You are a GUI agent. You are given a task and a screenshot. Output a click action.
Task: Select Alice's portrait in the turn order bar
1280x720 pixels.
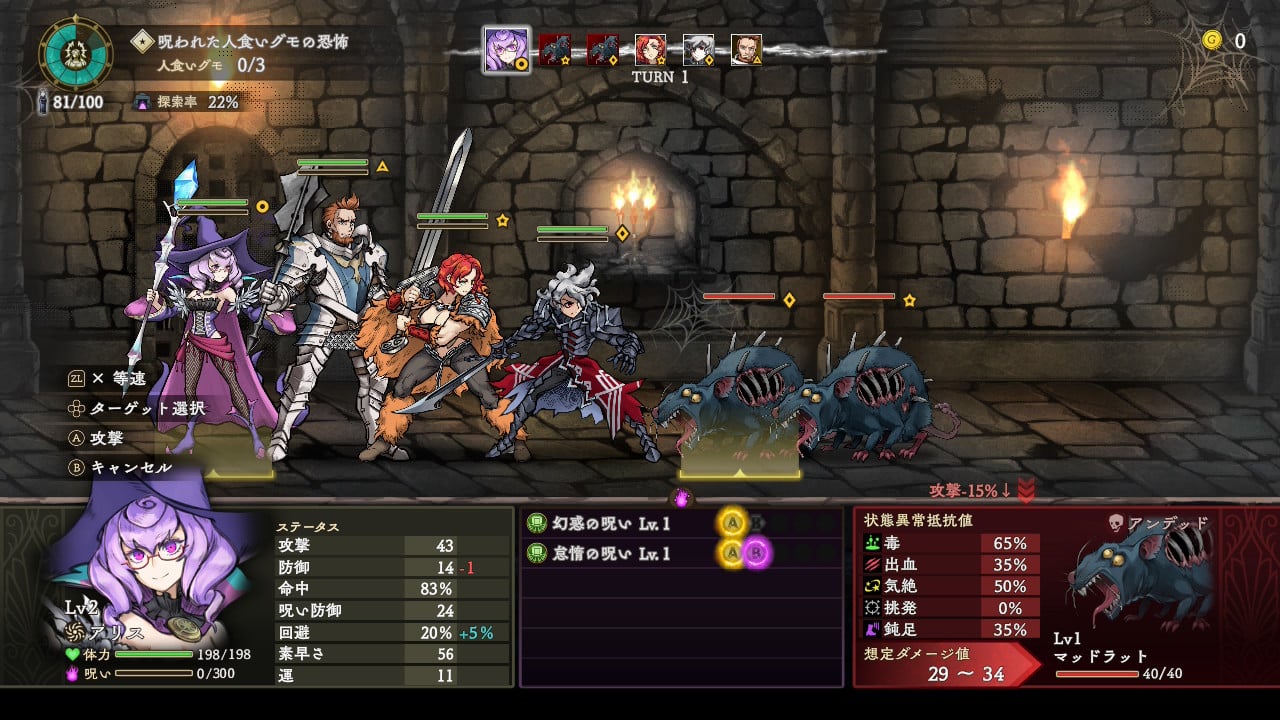pyautogui.click(x=505, y=47)
